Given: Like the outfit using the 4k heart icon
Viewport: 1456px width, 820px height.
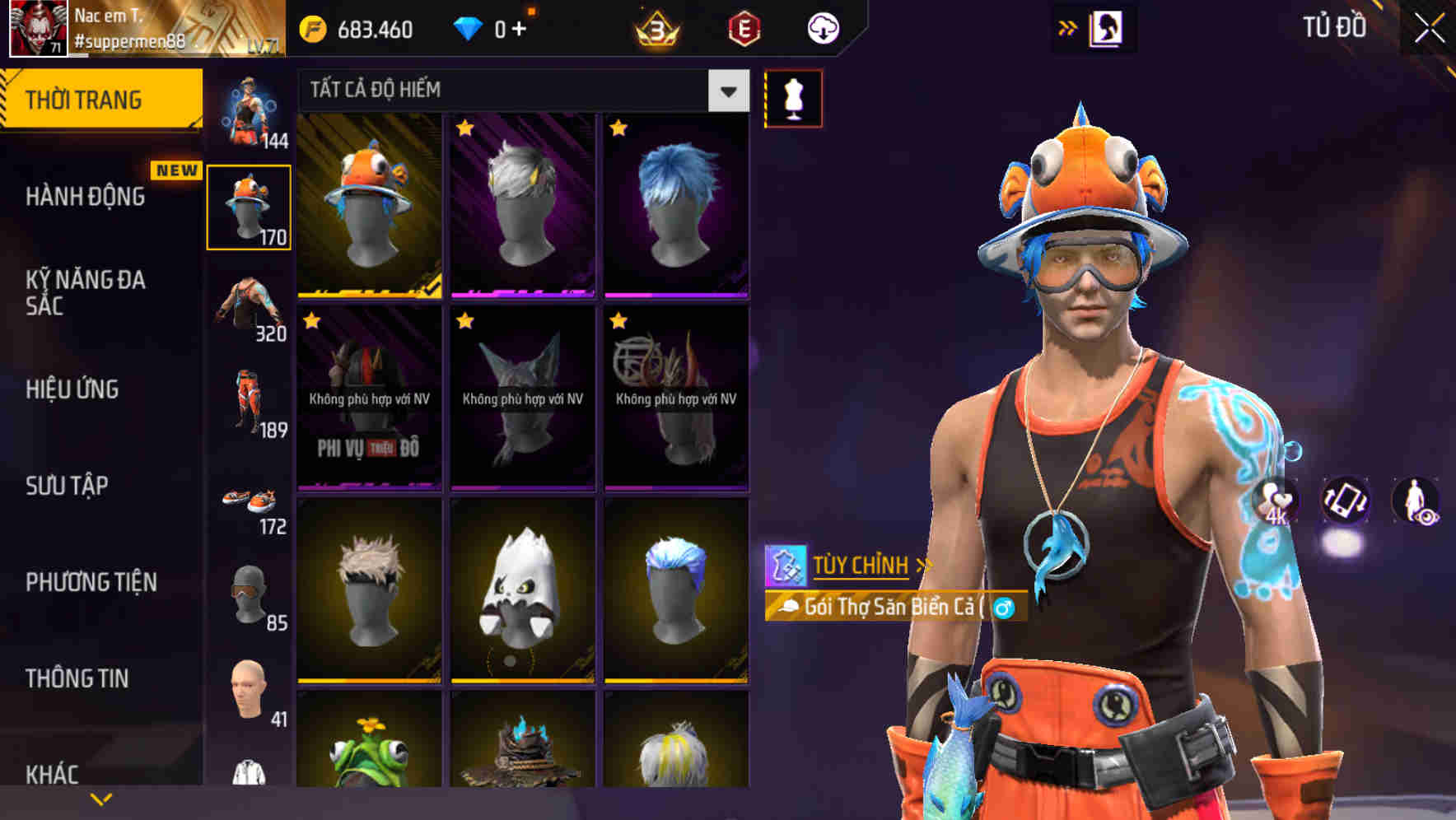Looking at the screenshot, I should click(x=1274, y=502).
